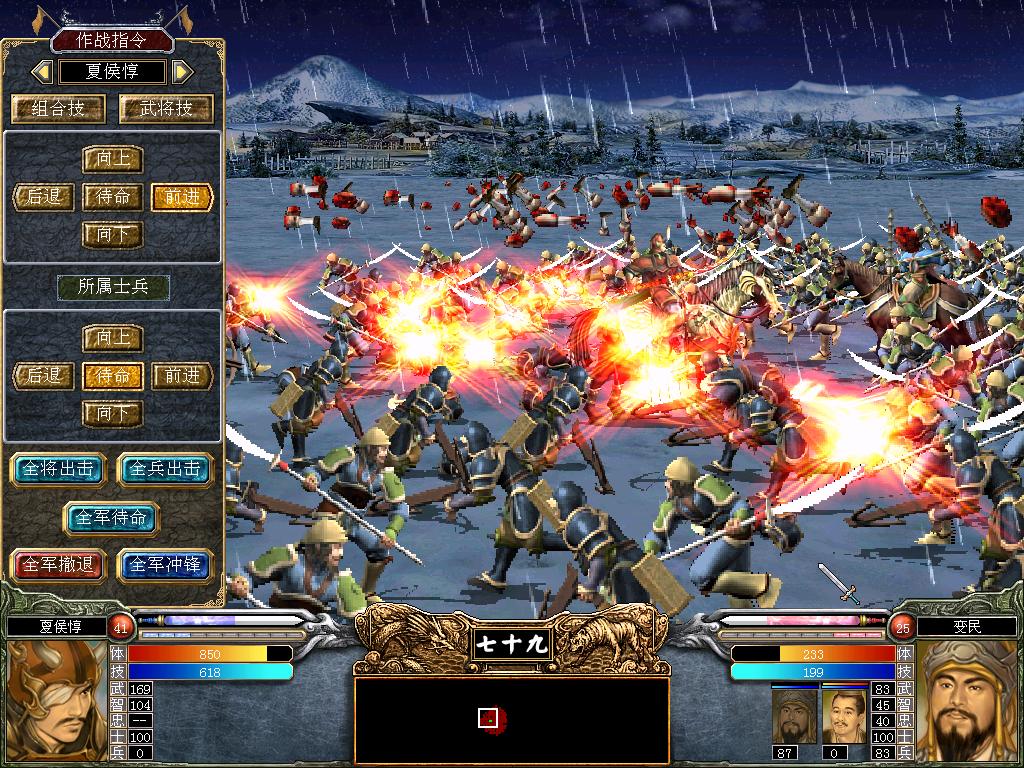Move the general 向下 in top command group

point(112,235)
